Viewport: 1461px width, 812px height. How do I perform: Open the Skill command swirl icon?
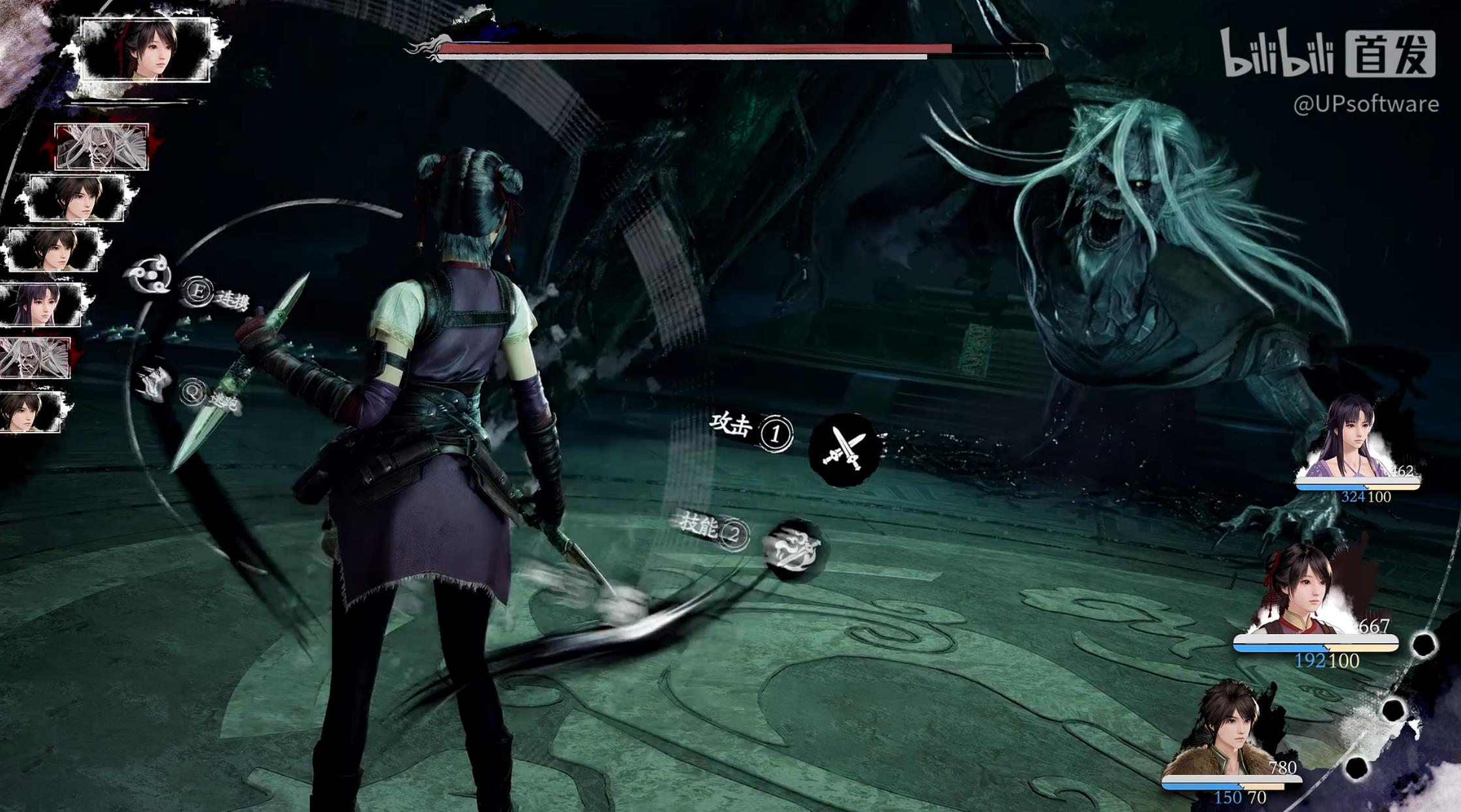(795, 549)
